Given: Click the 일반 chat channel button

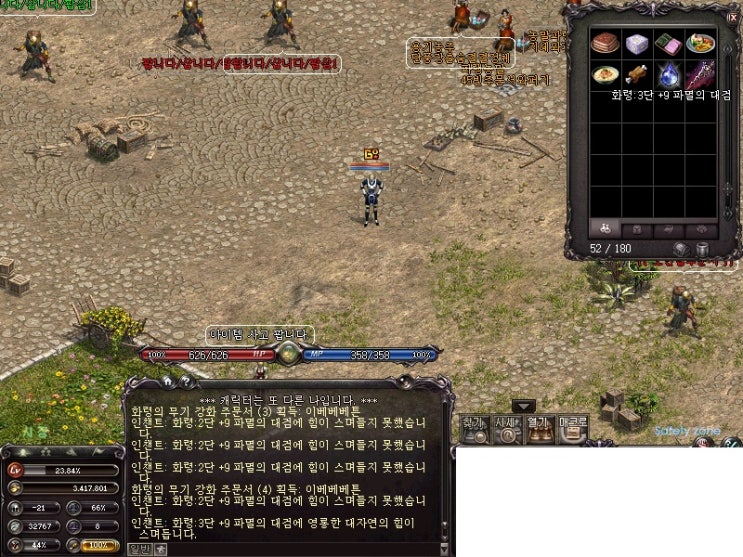Looking at the screenshot, I should (x=140, y=548).
